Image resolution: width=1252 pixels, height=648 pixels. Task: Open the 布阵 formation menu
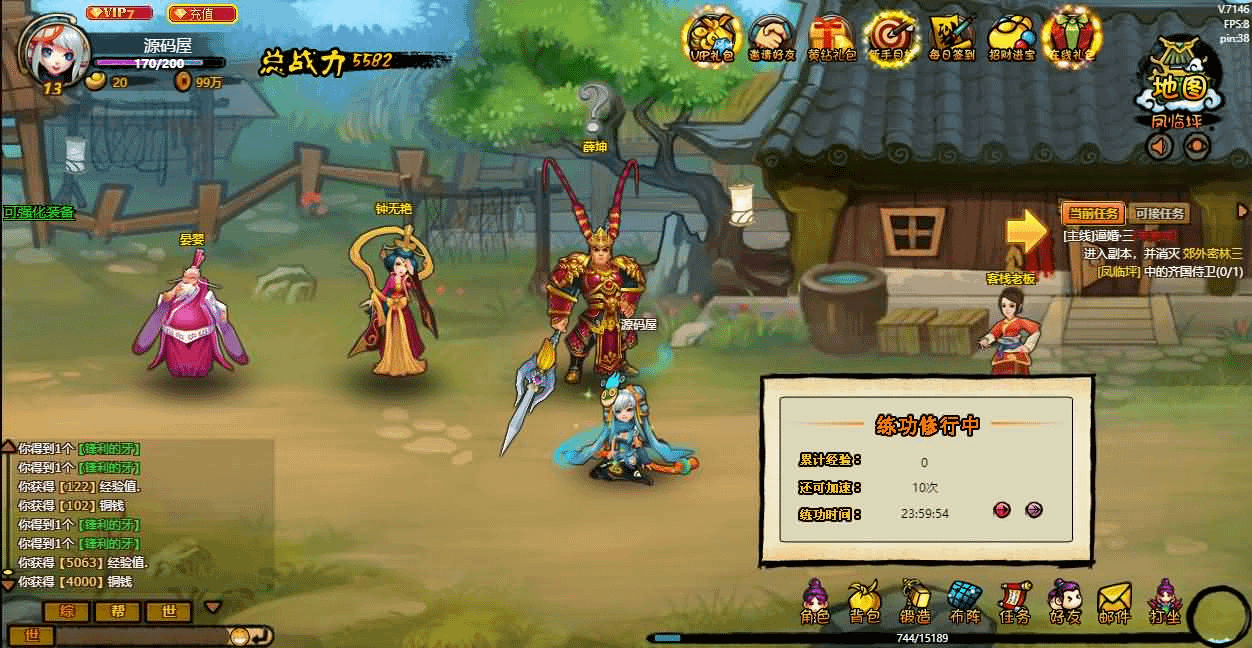[x=965, y=603]
